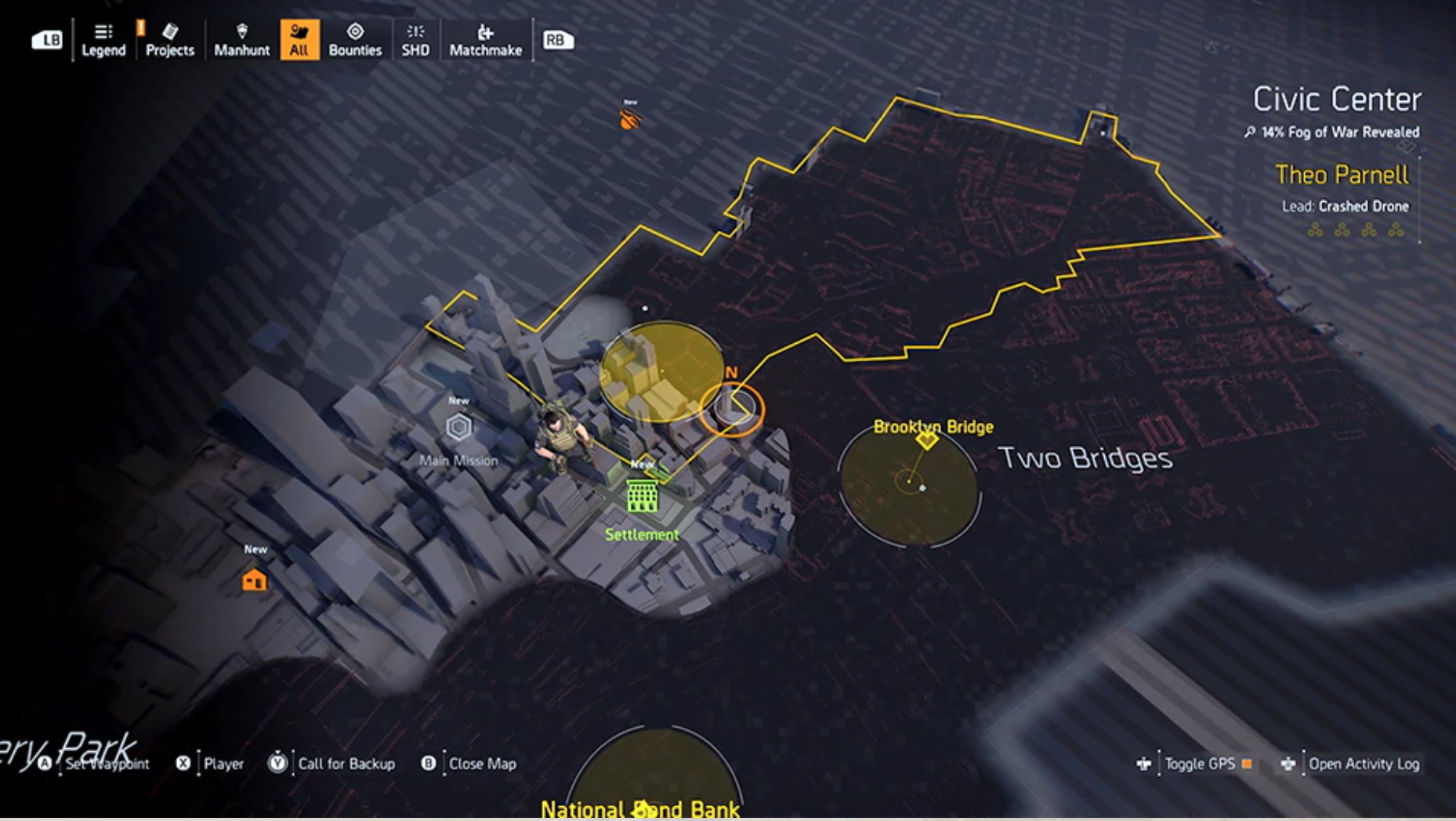Show the Bounties filter
This screenshot has width=1456, height=821.
click(x=355, y=40)
